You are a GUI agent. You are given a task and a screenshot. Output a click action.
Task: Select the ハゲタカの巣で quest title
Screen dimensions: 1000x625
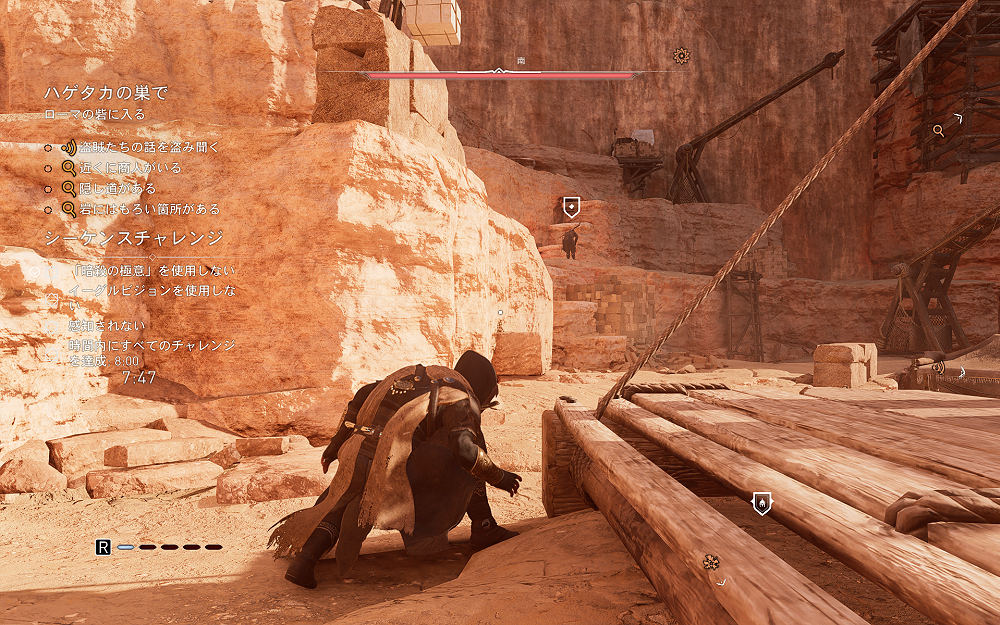[x=105, y=93]
